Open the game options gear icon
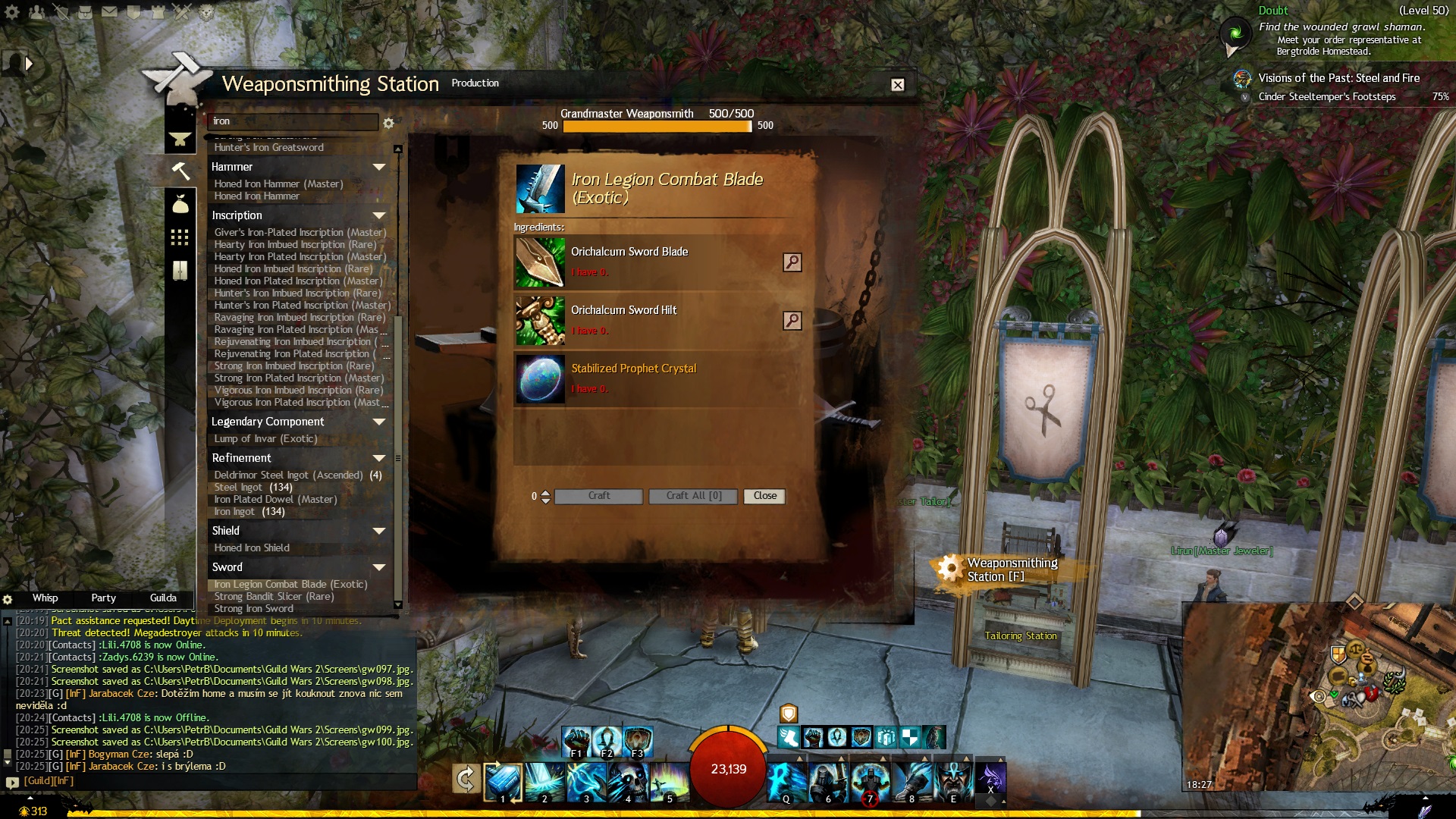This screenshot has height=819, width=1456. click(12, 12)
